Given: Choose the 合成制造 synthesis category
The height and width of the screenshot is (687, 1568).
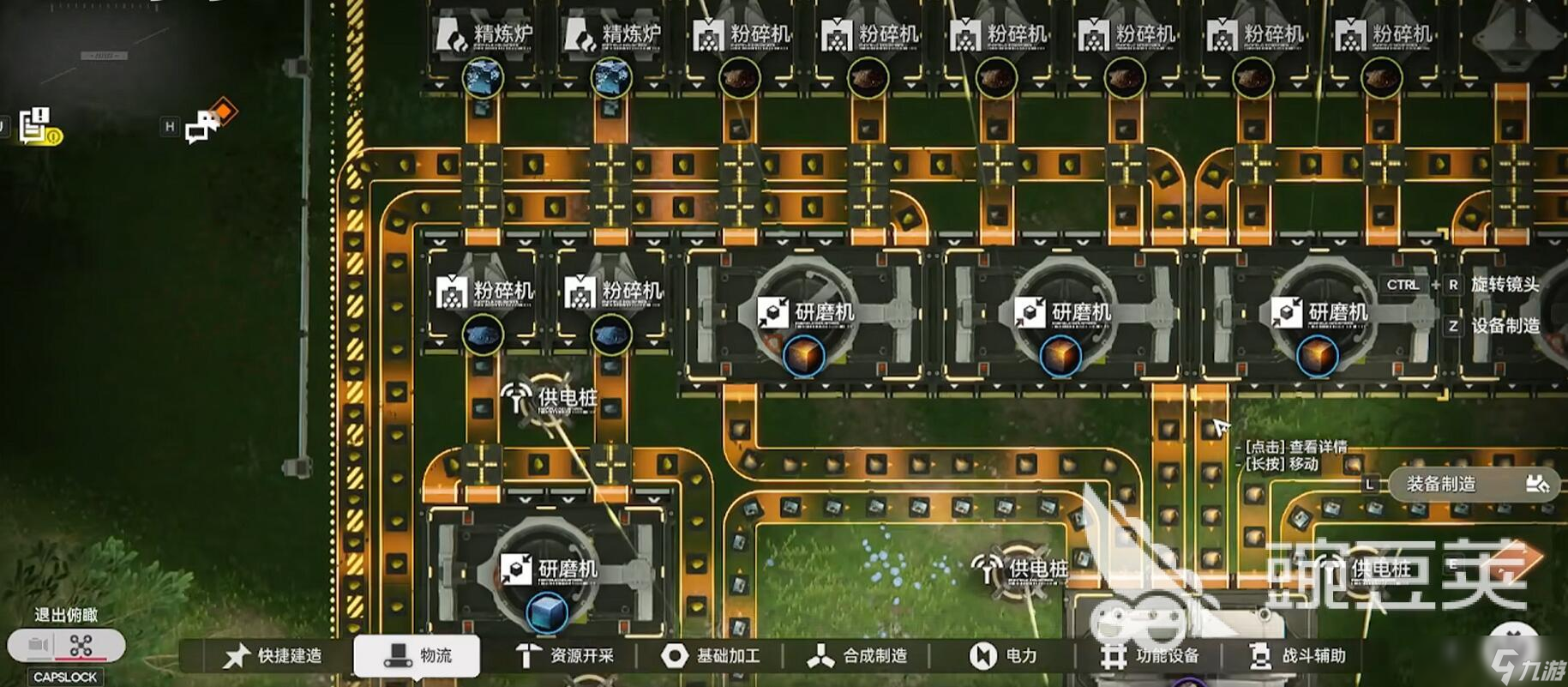Looking at the screenshot, I should tap(857, 656).
